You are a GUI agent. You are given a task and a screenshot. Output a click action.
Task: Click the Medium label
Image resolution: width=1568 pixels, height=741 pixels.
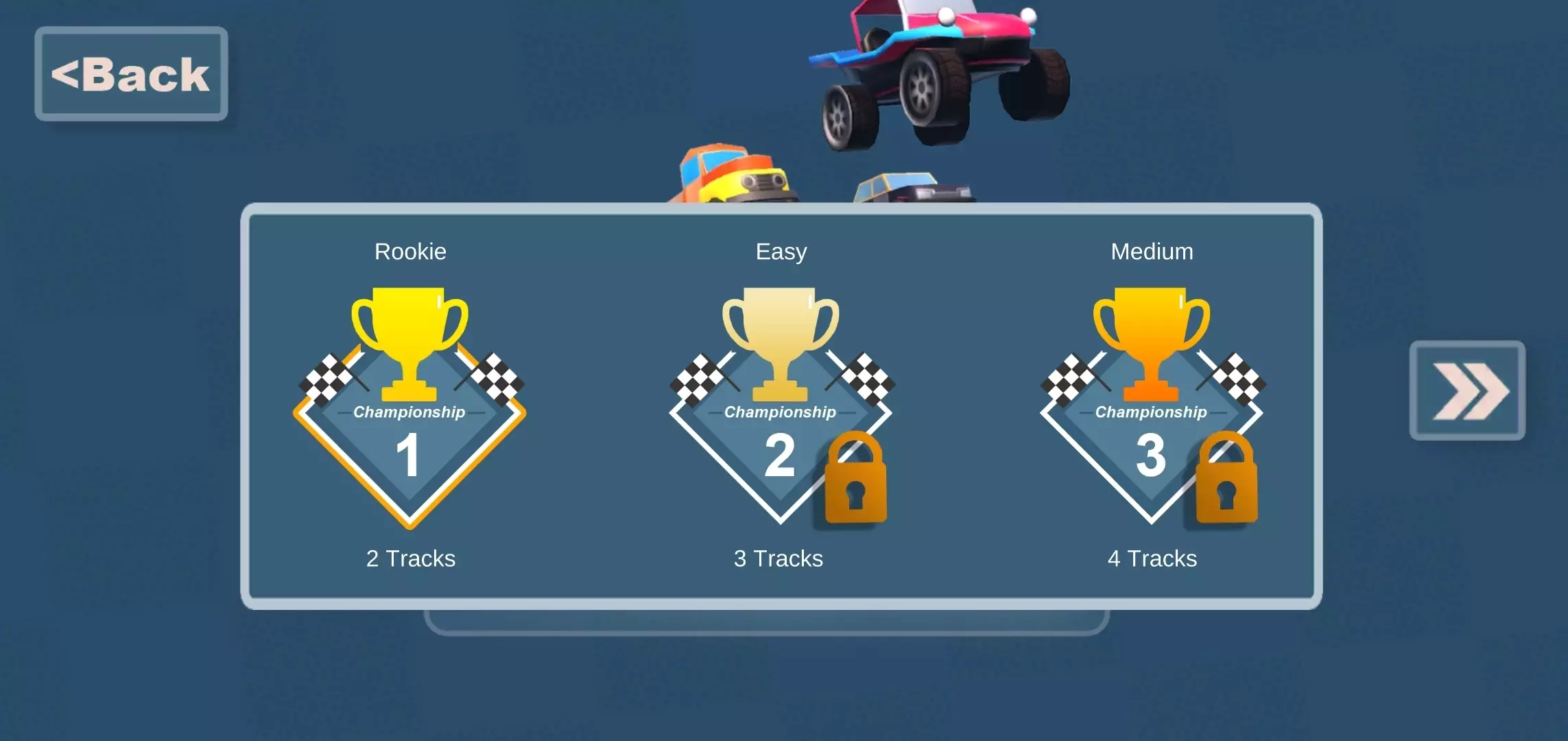click(x=1152, y=251)
